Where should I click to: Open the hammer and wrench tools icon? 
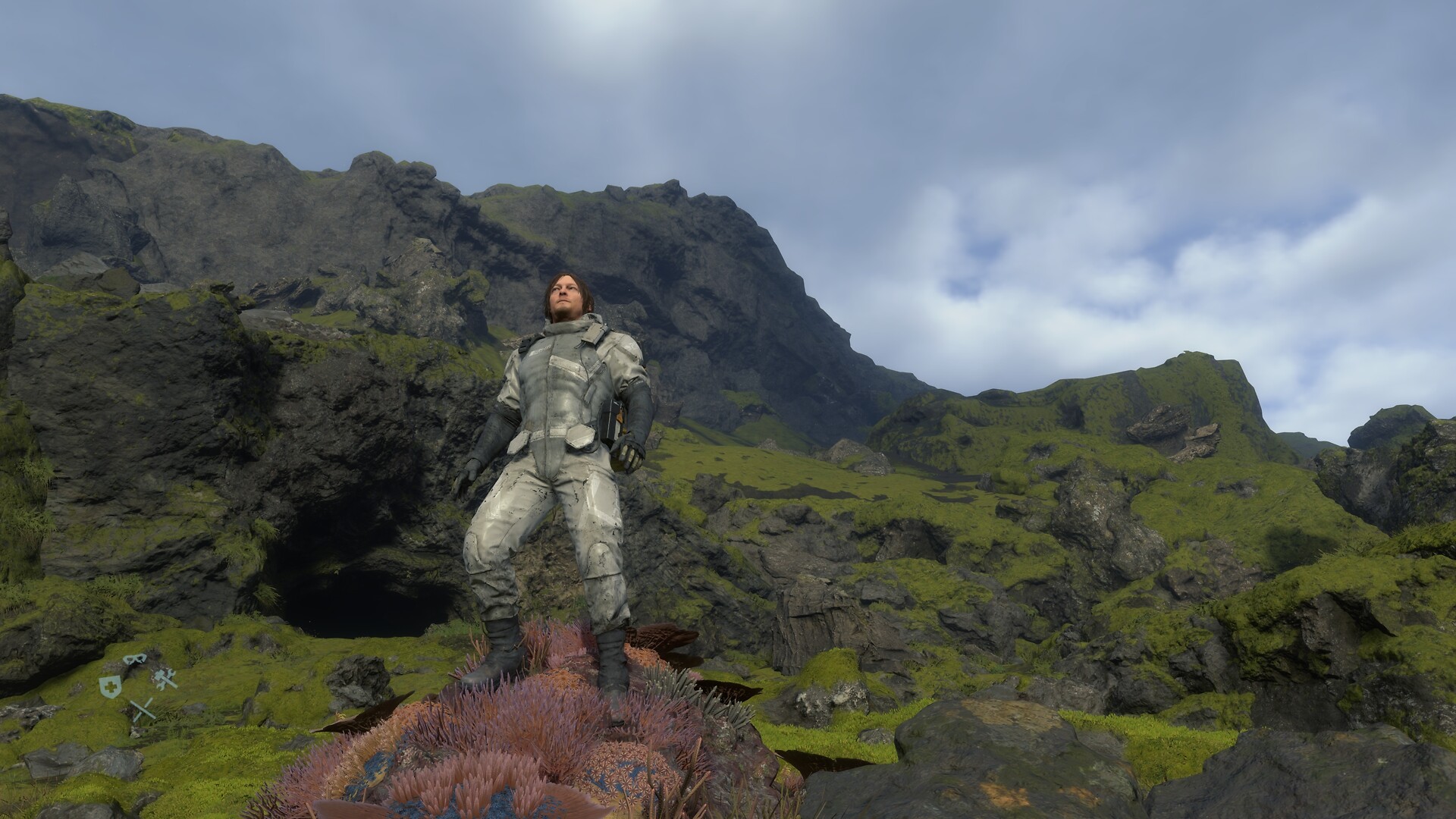point(165,678)
